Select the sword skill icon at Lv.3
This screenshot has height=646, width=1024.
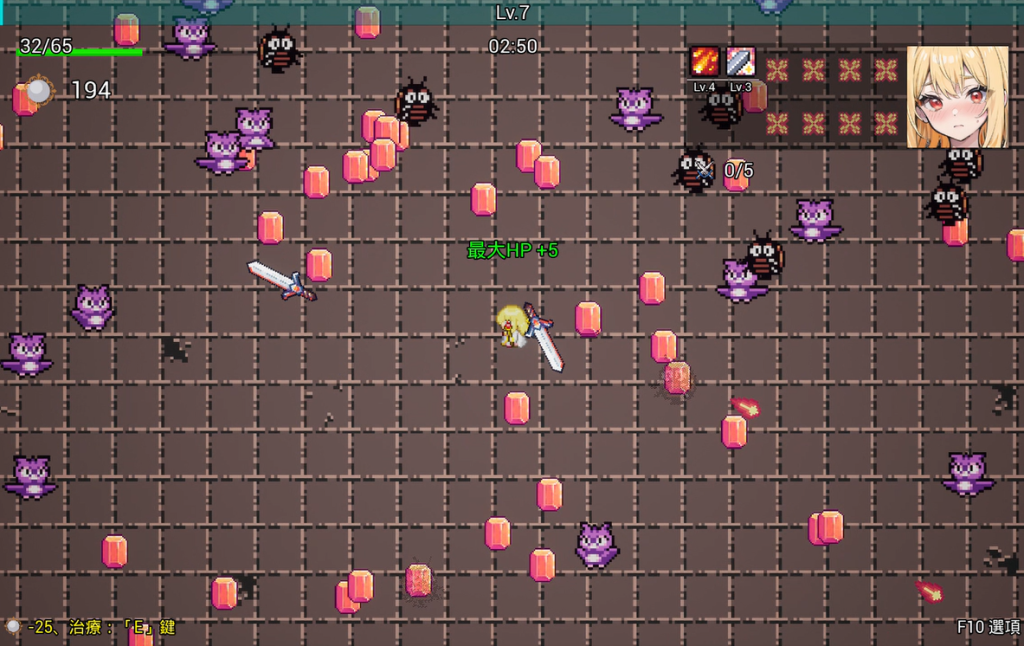(740, 62)
